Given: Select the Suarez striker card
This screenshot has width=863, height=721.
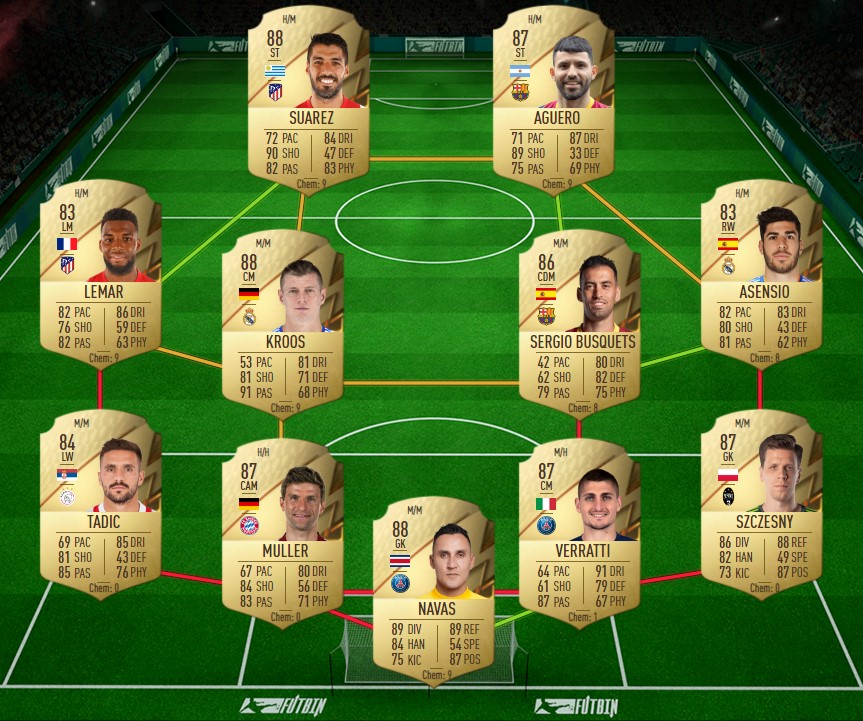Looking at the screenshot, I should (x=308, y=98).
